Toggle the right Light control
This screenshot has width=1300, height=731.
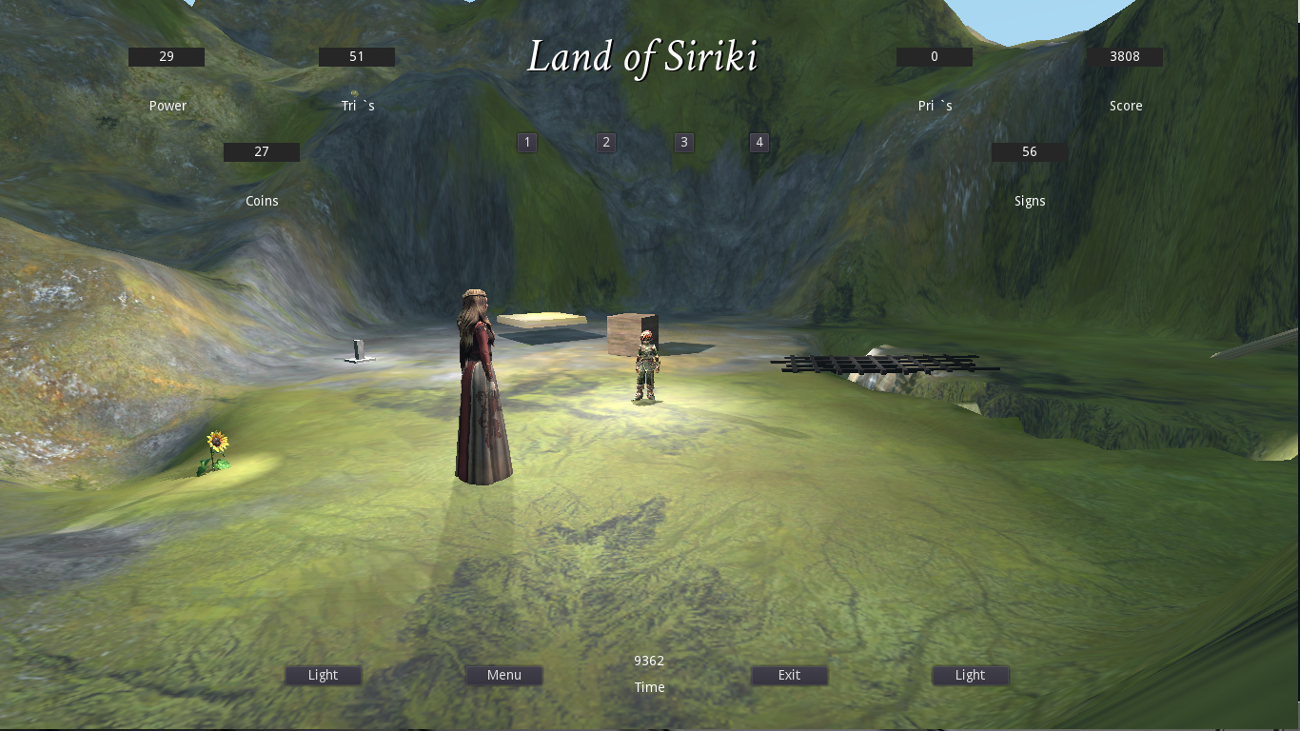970,674
